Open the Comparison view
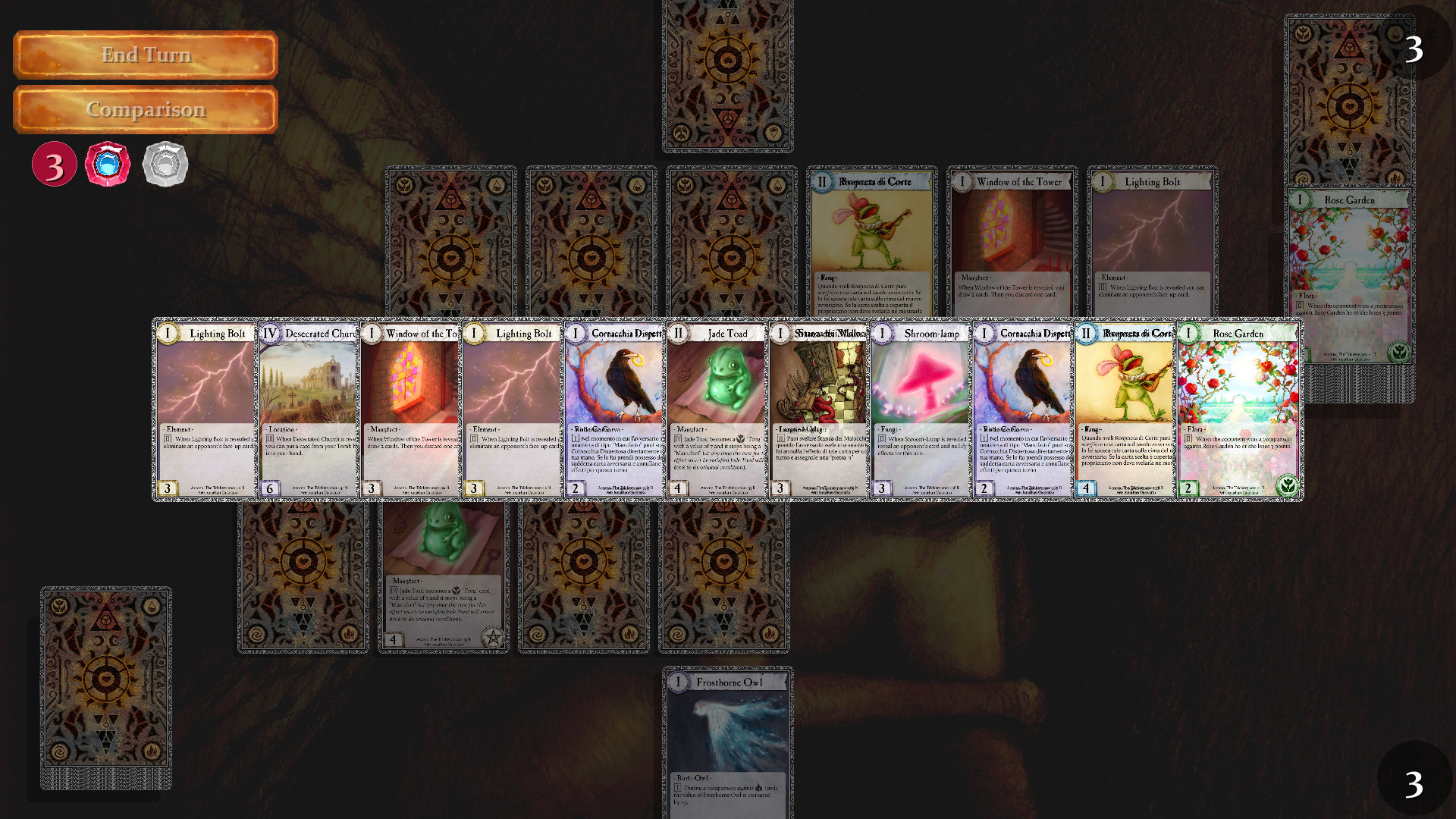1456x819 pixels. coord(145,109)
